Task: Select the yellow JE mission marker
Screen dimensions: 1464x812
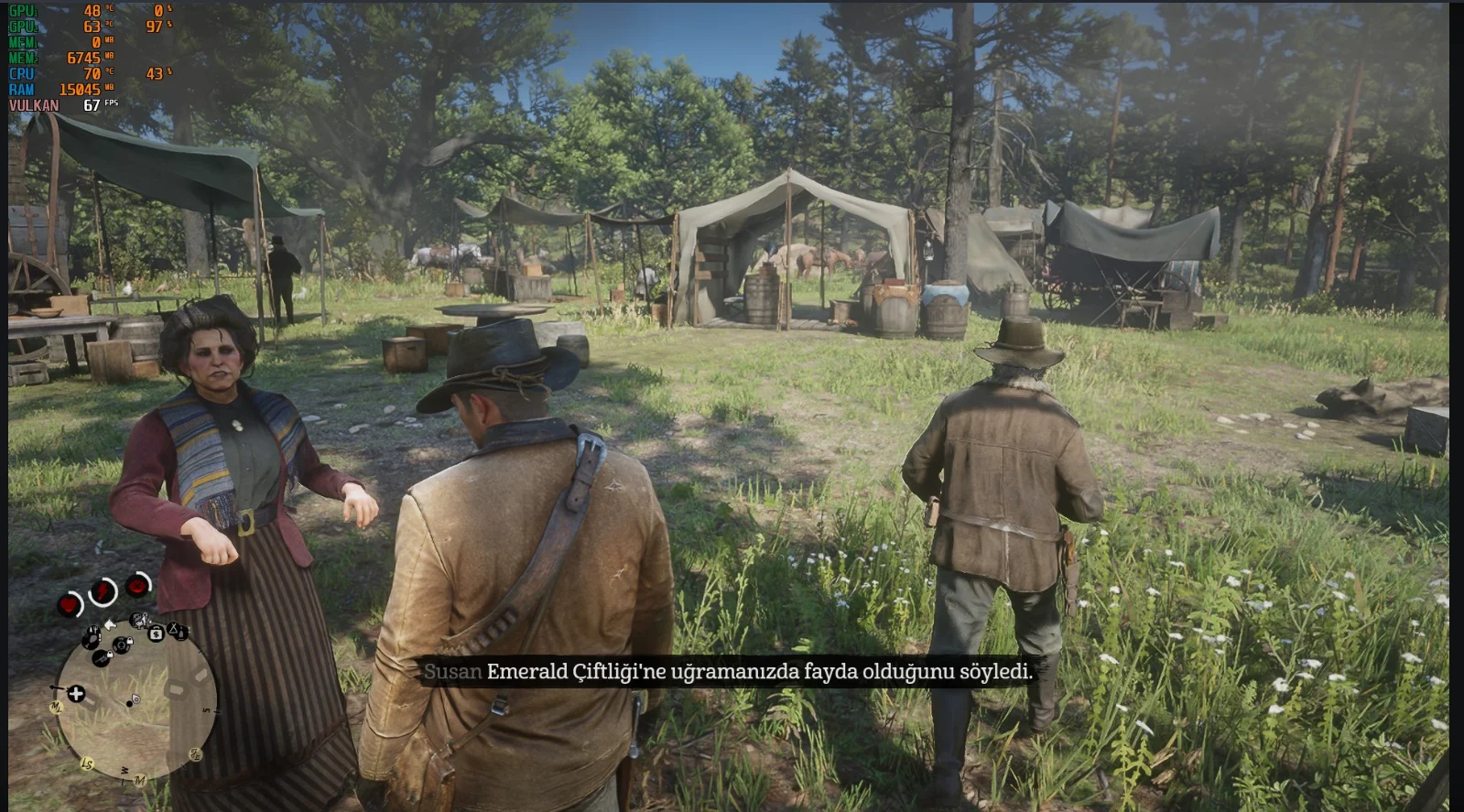Action: 195,753
